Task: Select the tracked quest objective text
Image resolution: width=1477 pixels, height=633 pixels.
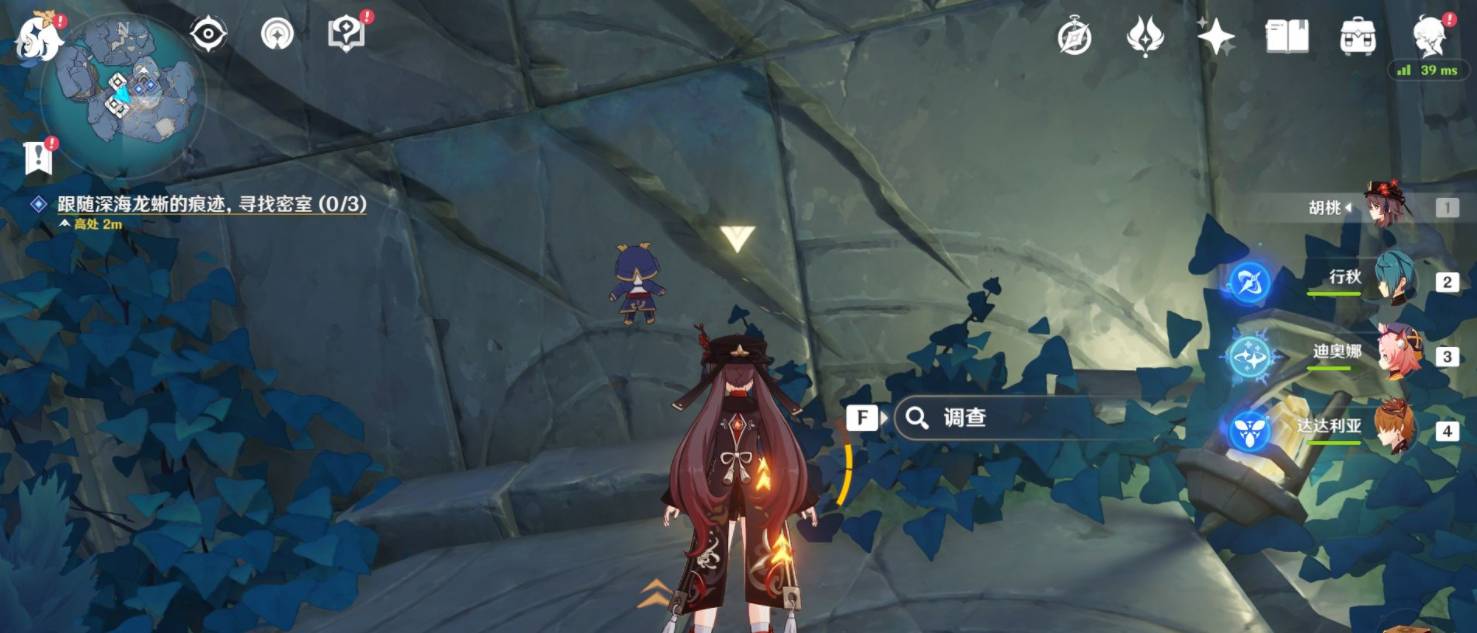Action: 211,204
